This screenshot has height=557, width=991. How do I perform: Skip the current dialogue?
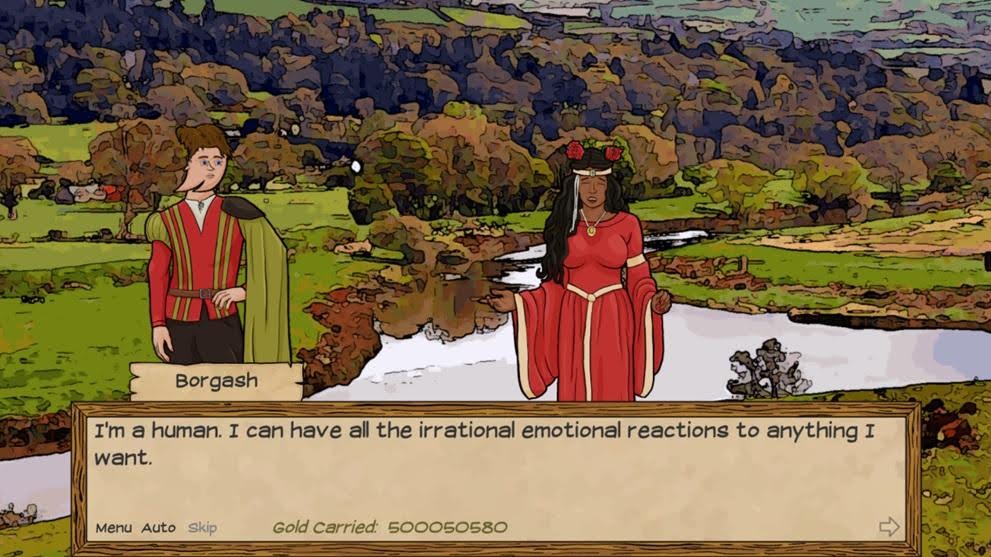coord(202,528)
